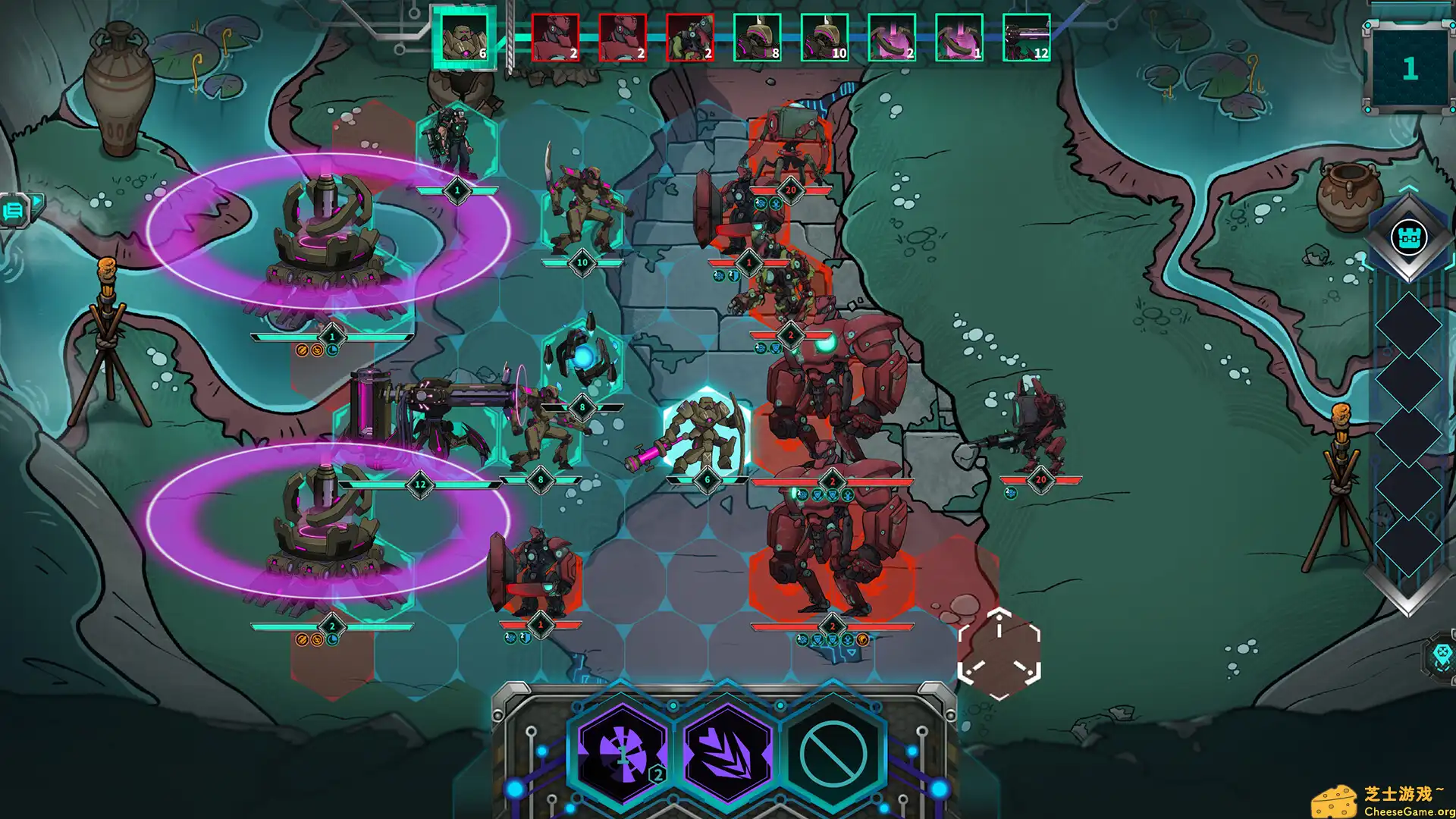Click the castle icon on side panel
The width and height of the screenshot is (1456, 819).
pyautogui.click(x=1408, y=237)
